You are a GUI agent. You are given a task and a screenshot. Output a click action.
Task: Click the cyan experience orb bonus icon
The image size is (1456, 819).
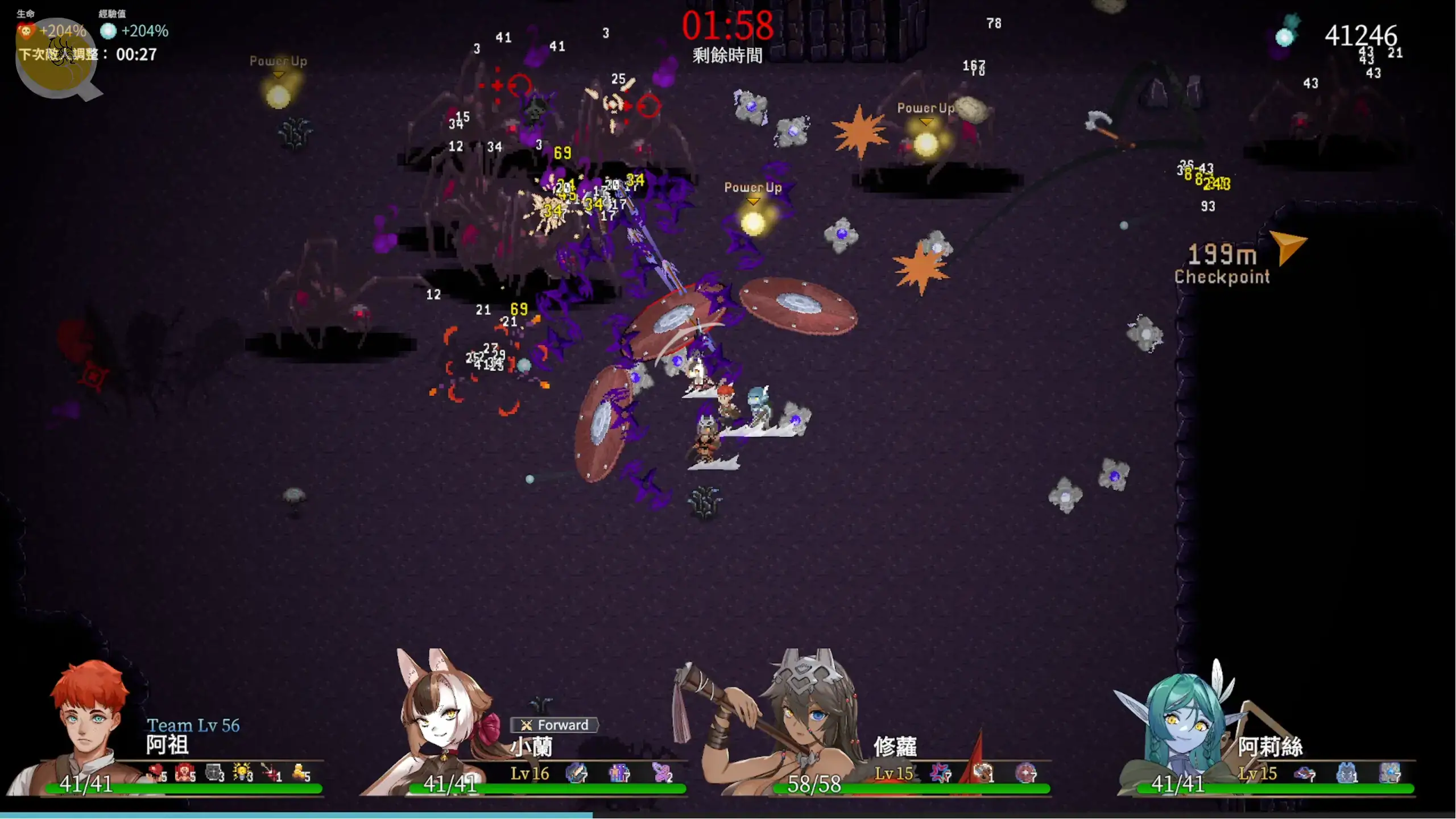click(108, 31)
